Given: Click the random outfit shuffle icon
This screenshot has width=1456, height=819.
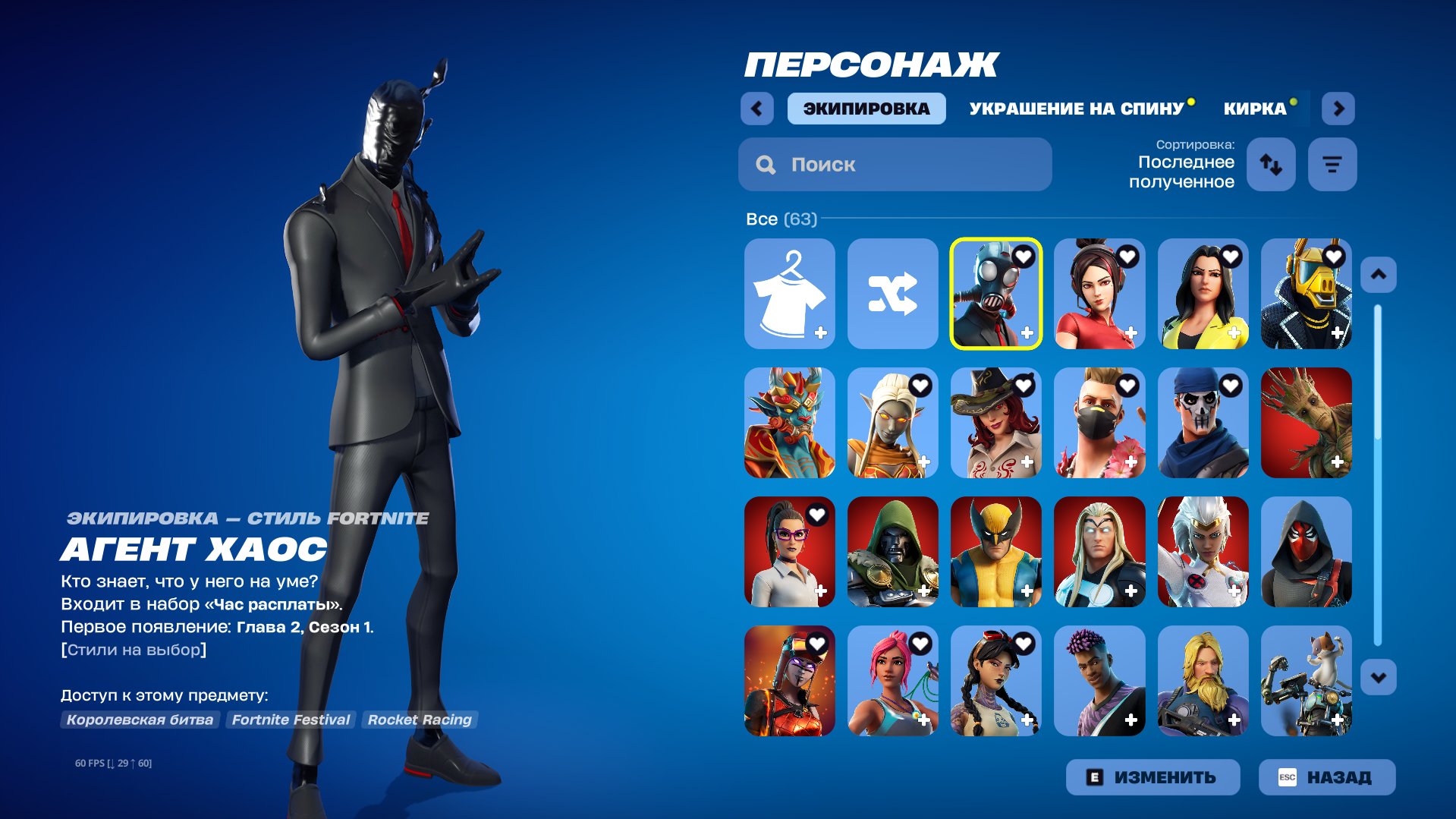Looking at the screenshot, I should click(893, 295).
